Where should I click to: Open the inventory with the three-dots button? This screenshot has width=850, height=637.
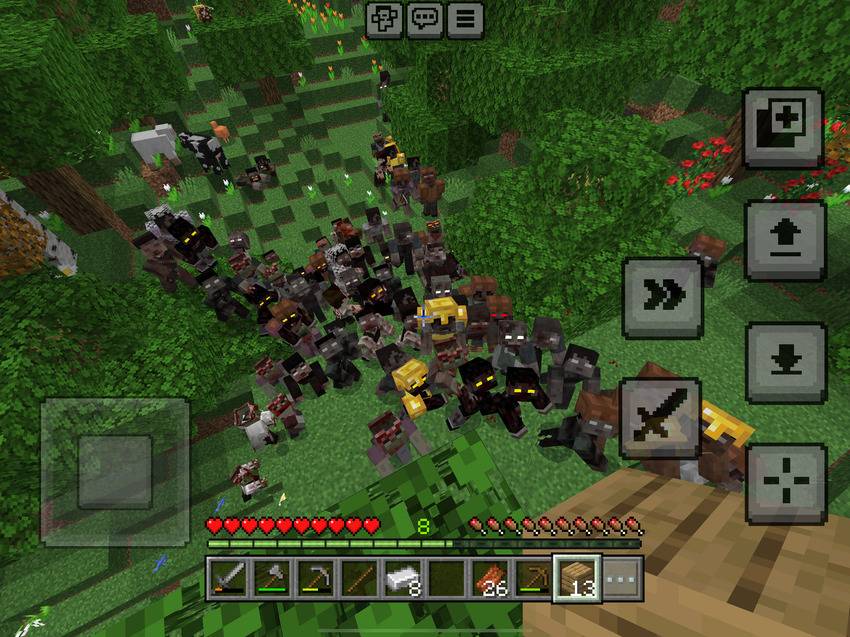(622, 580)
